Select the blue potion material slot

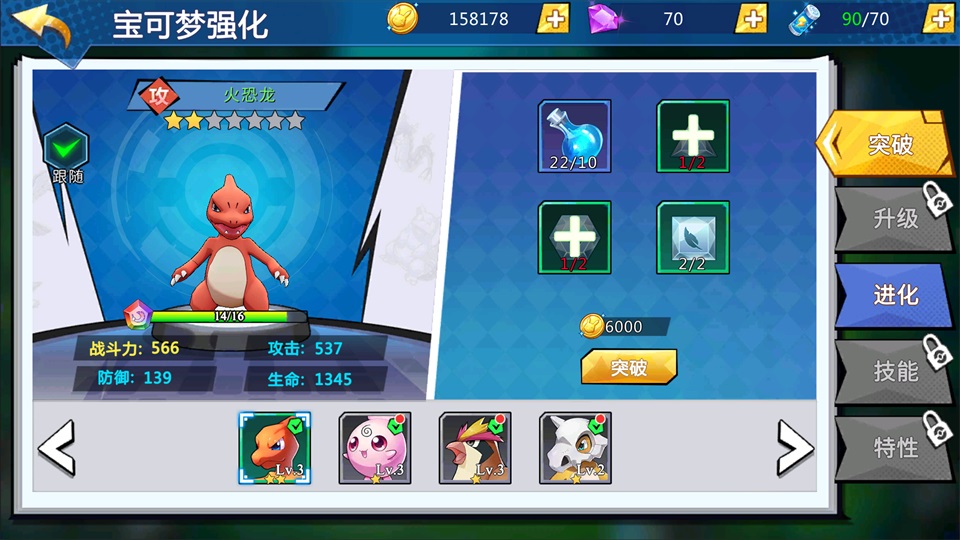[574, 136]
